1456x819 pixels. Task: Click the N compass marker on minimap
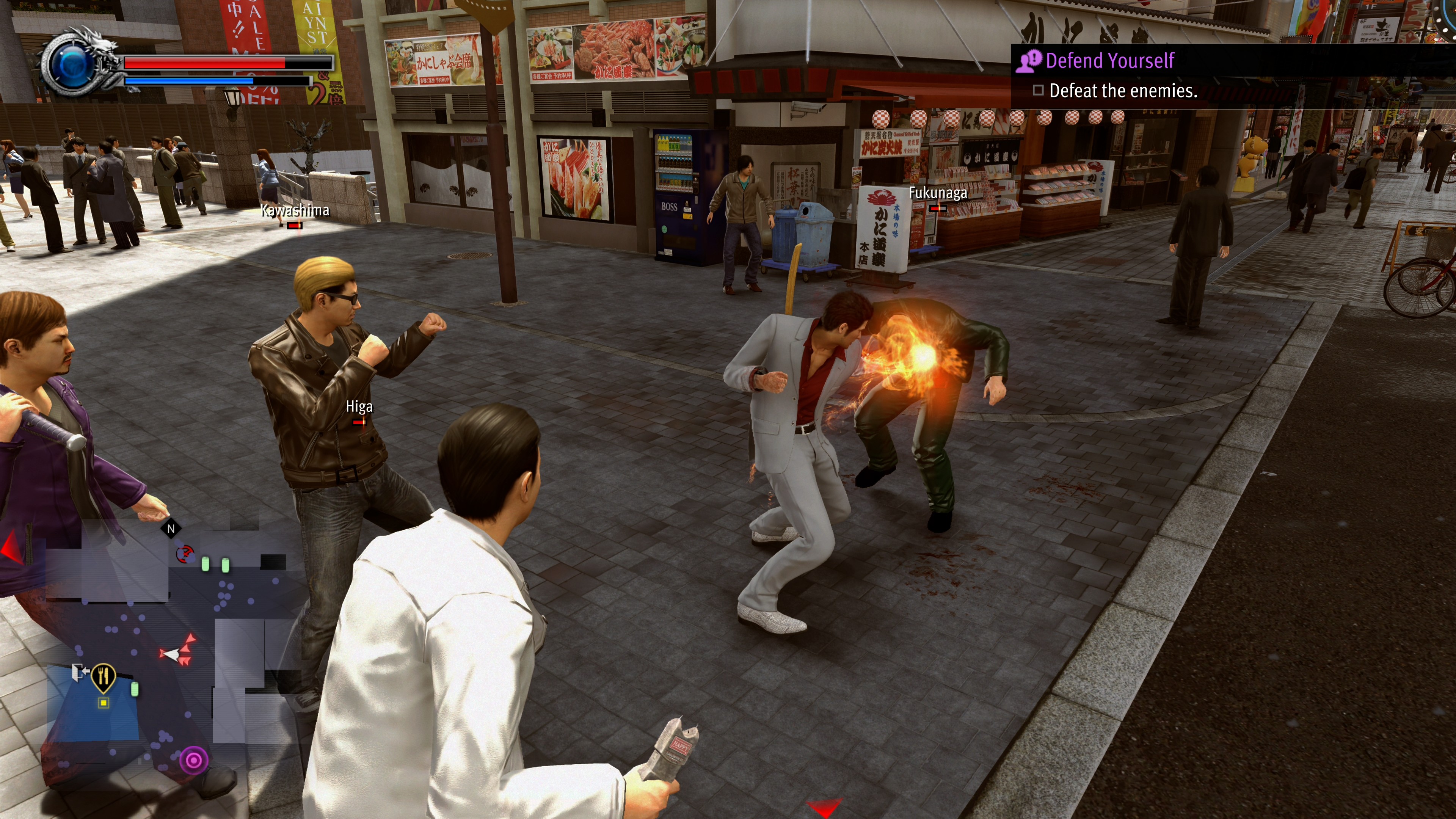171,529
